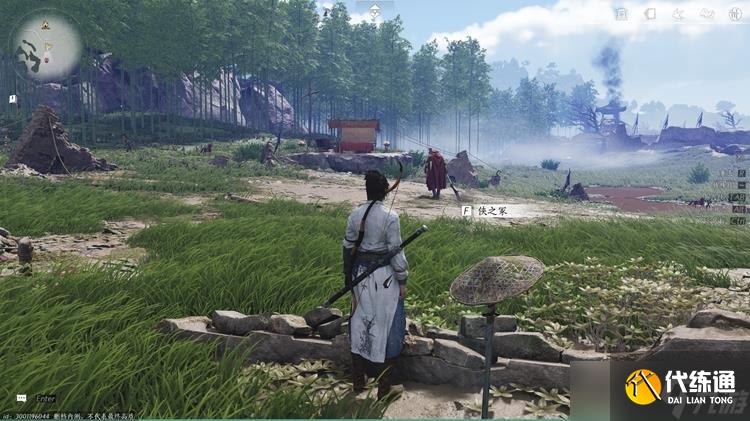
Task: Open the book-shaped top menu icon
Action: pos(649,14)
